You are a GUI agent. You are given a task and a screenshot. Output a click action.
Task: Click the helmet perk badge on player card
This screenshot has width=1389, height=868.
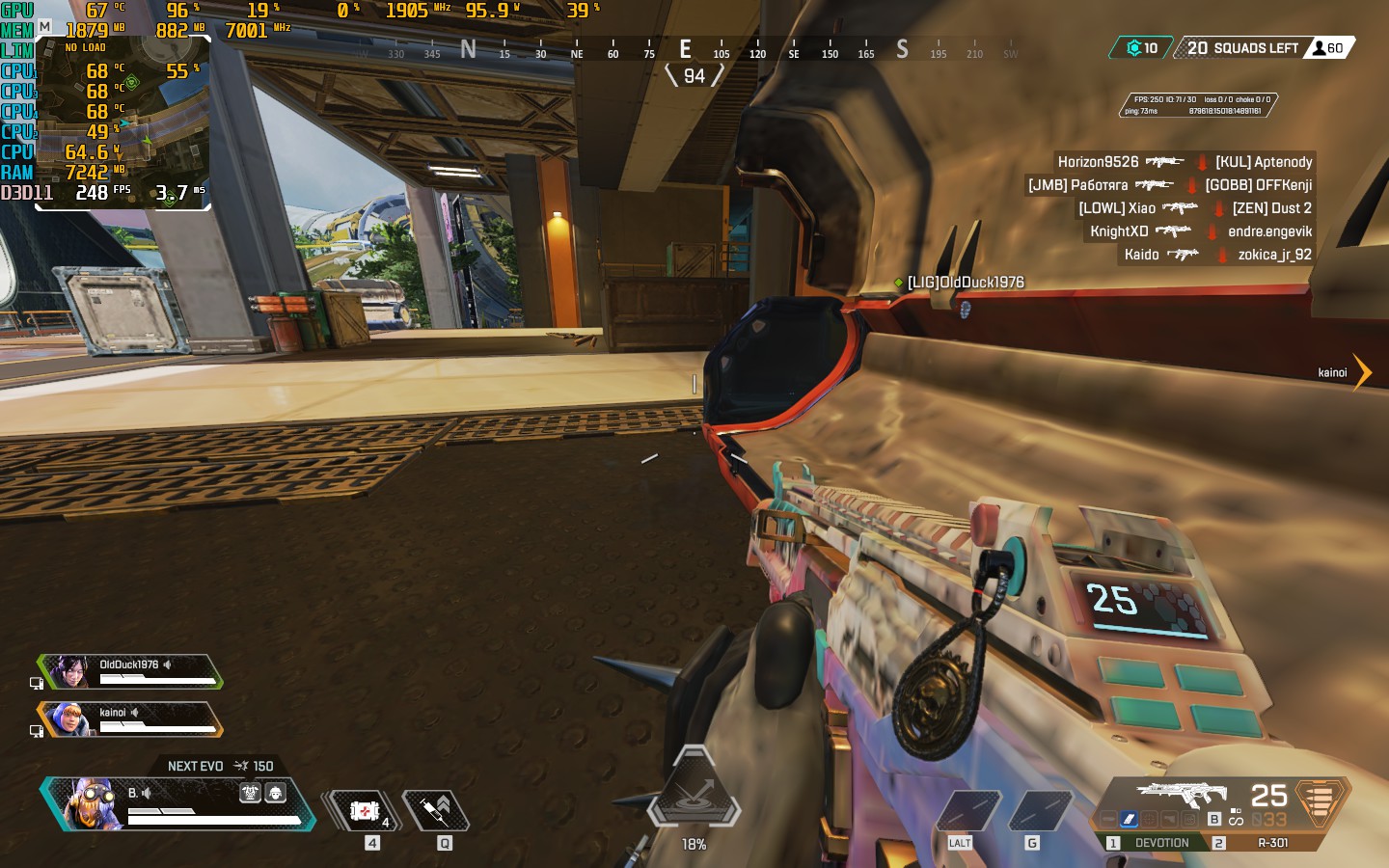(275, 793)
